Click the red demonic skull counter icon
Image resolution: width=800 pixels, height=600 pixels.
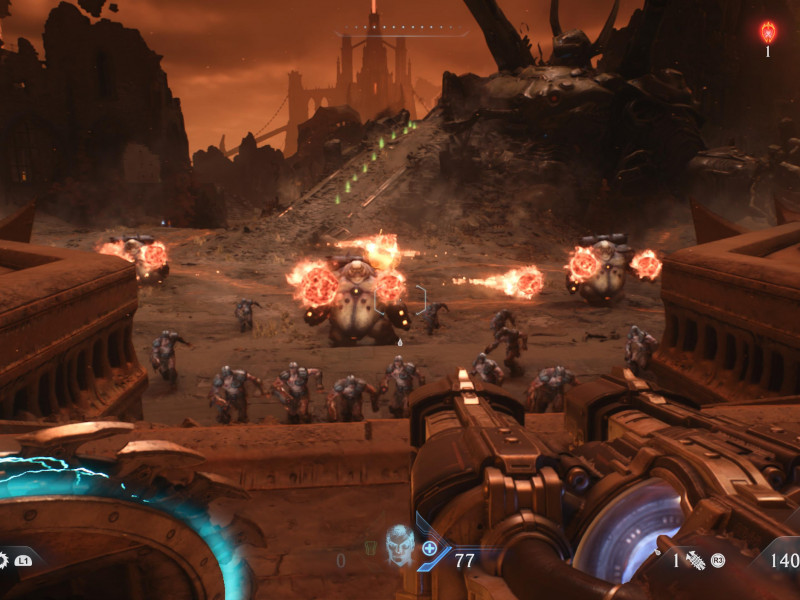point(768,32)
